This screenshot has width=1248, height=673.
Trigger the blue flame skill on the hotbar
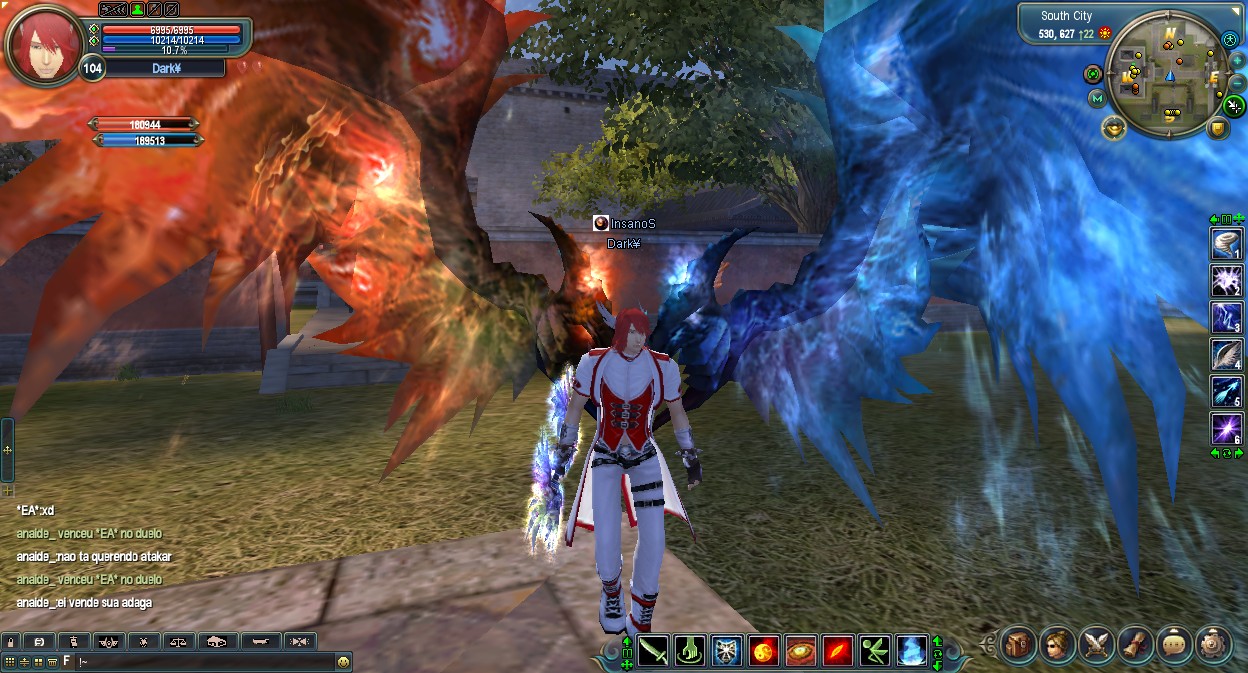click(911, 651)
